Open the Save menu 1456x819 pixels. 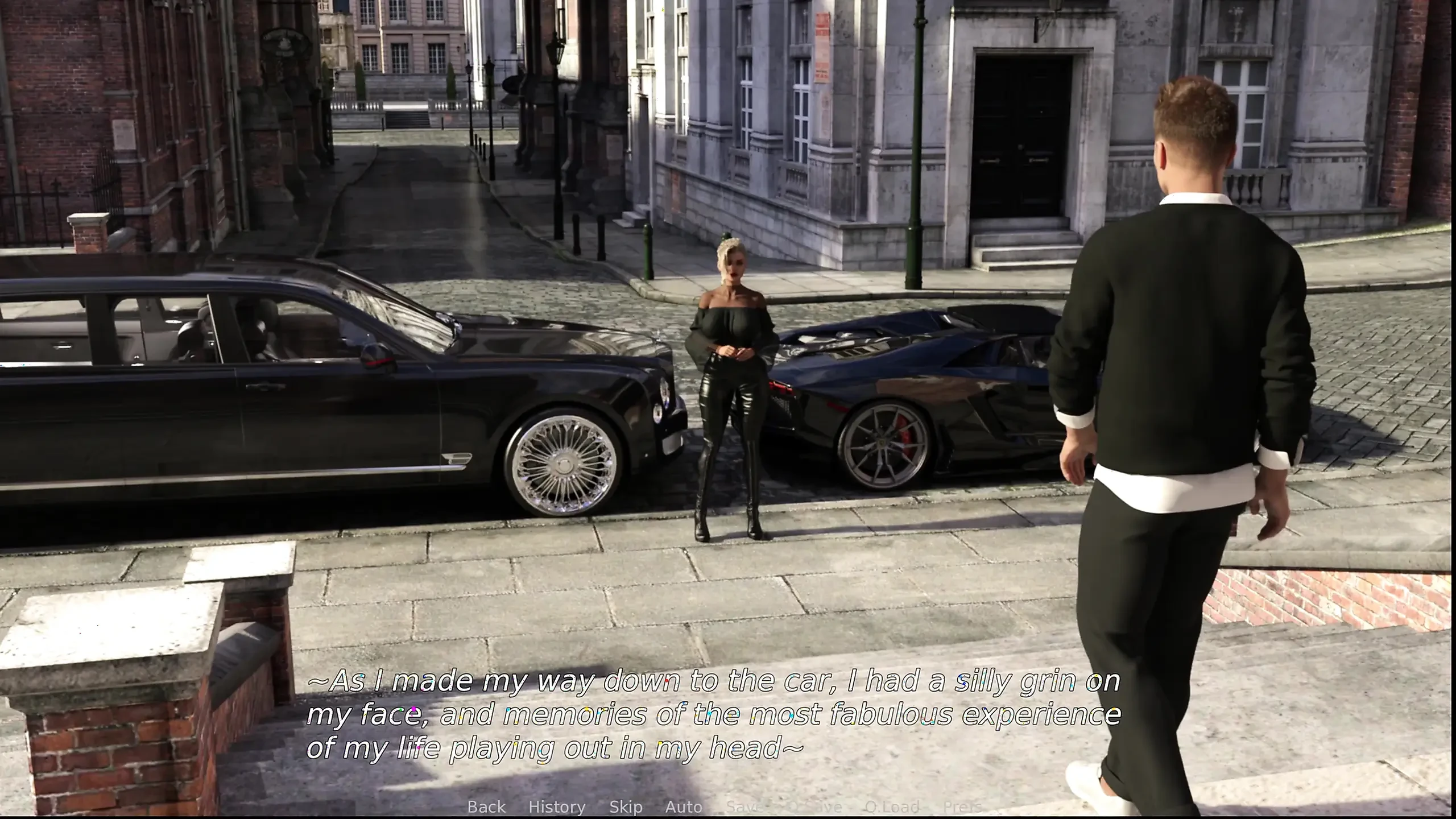pyautogui.click(x=743, y=806)
